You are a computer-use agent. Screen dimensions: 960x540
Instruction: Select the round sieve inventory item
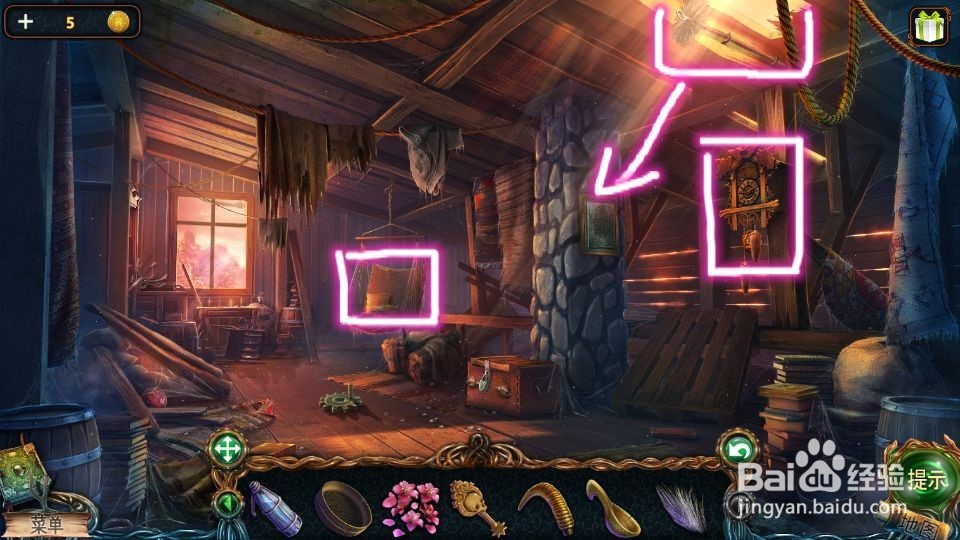pos(342,506)
